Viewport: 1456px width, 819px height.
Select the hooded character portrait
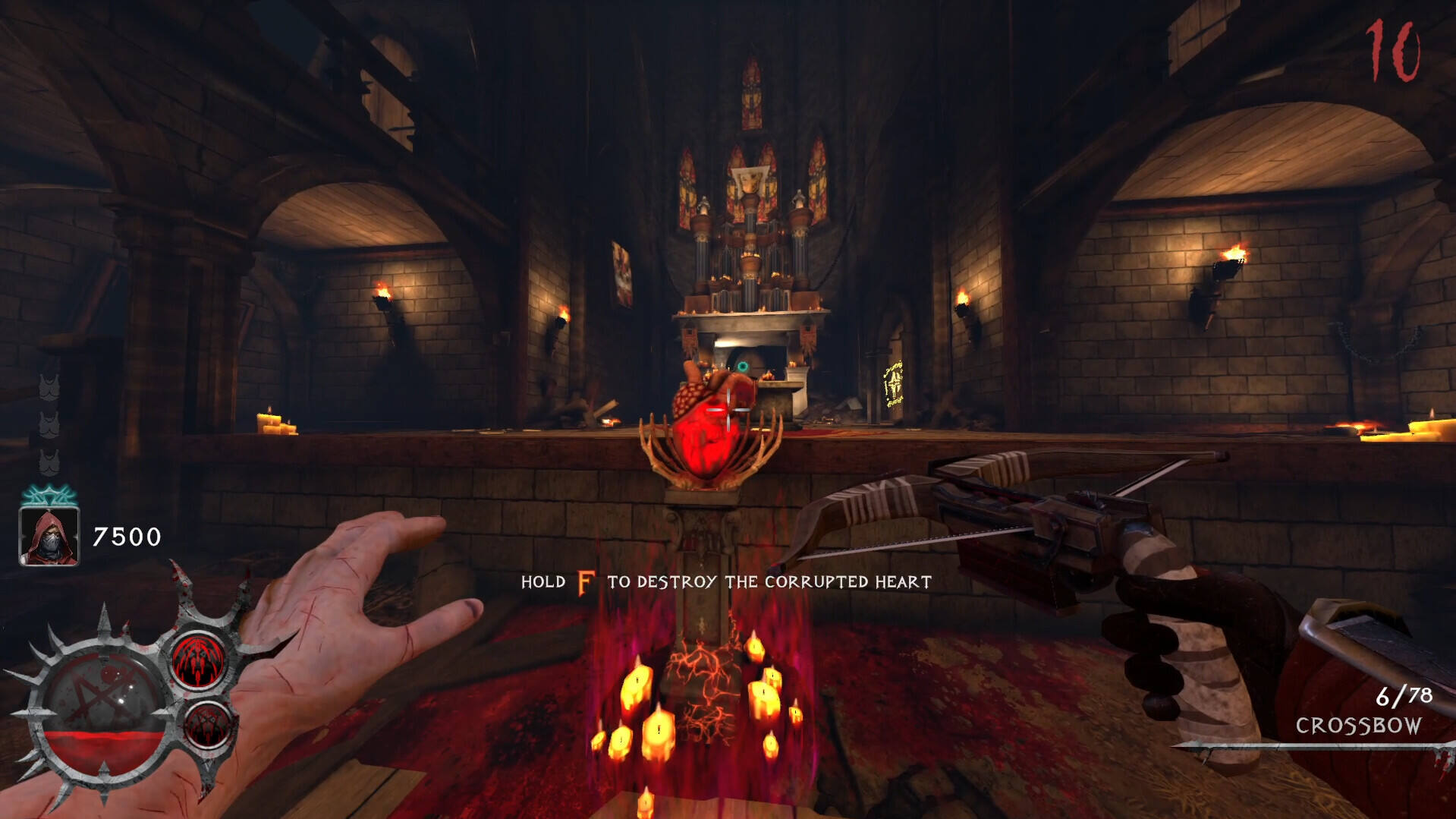49,537
